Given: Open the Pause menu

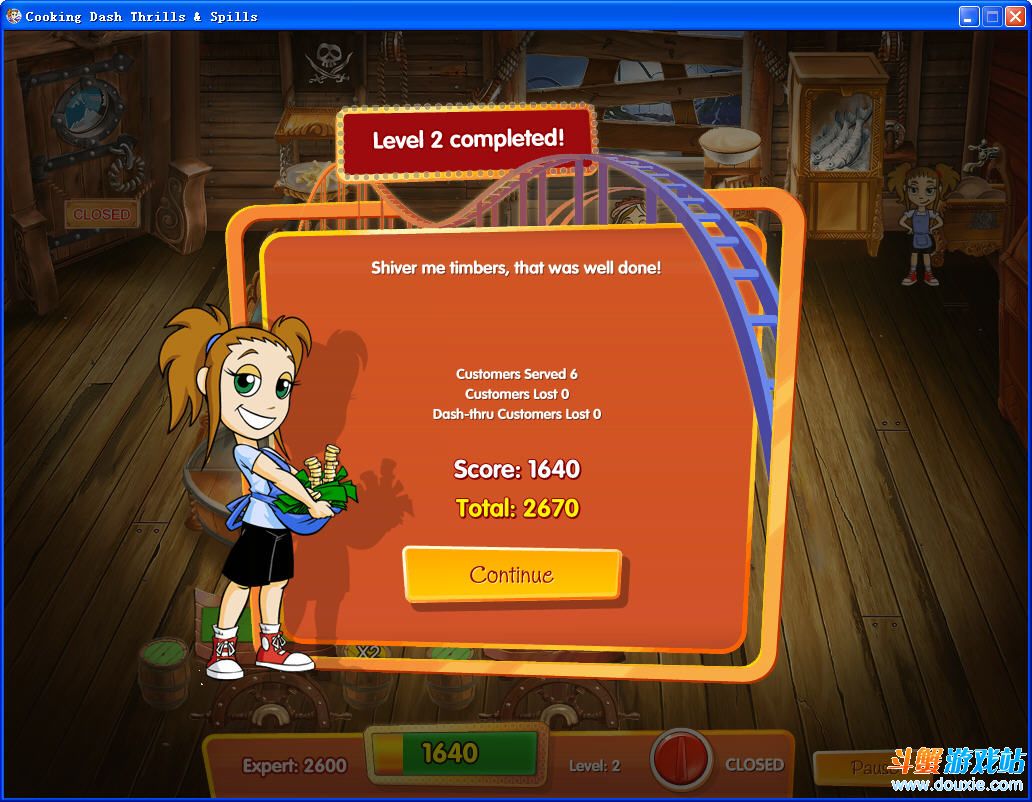Looking at the screenshot, I should [860, 767].
